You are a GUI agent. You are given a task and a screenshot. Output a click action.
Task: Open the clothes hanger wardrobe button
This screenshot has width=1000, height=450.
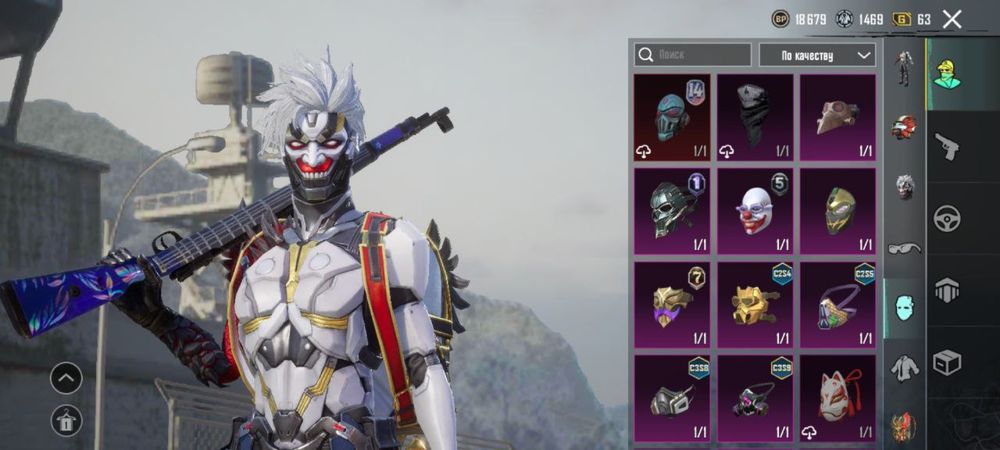[66, 421]
